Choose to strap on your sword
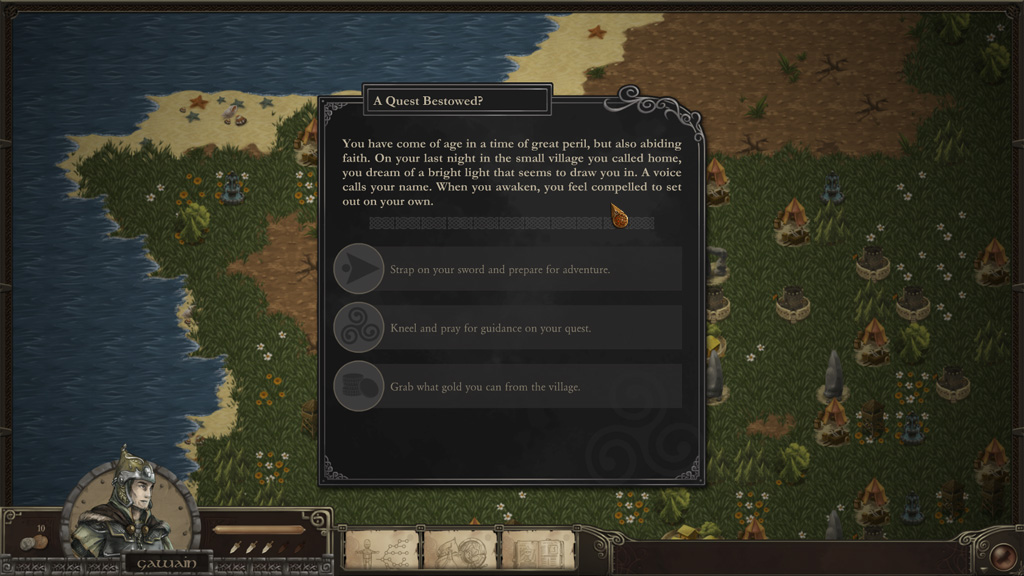 pyautogui.click(x=508, y=269)
